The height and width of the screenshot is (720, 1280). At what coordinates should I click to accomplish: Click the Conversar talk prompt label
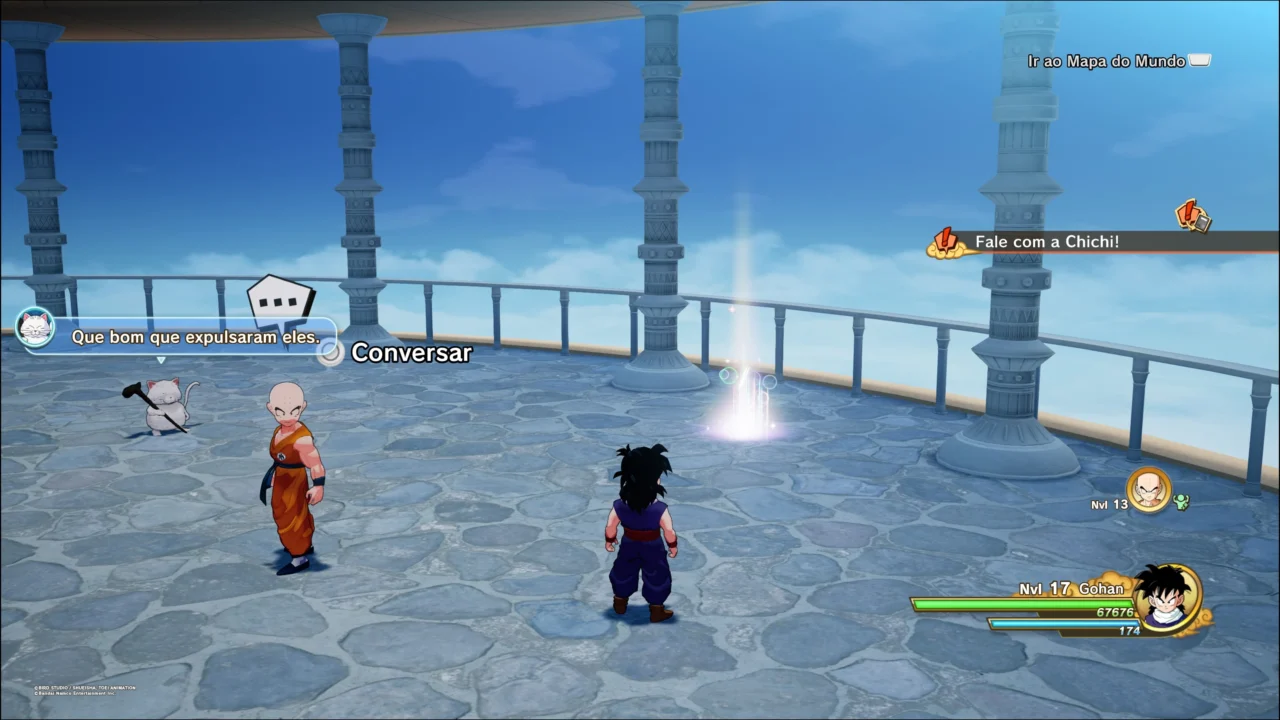(x=411, y=352)
